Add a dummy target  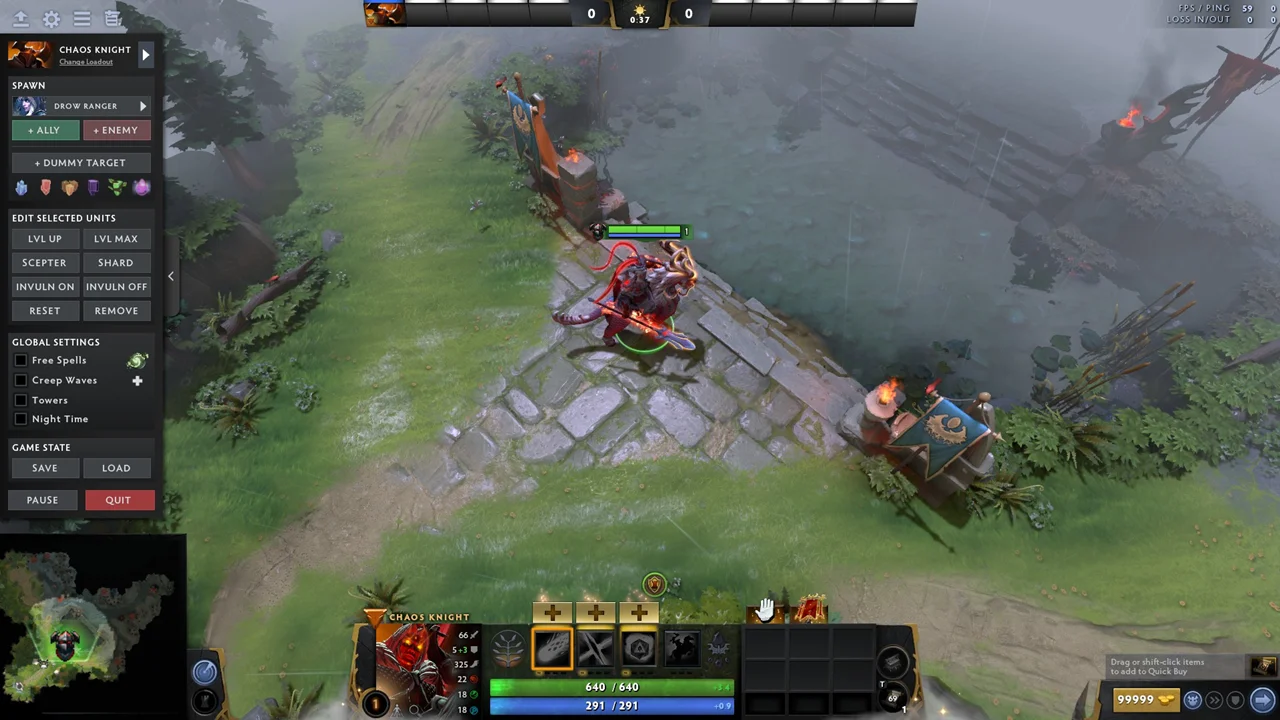(81, 163)
